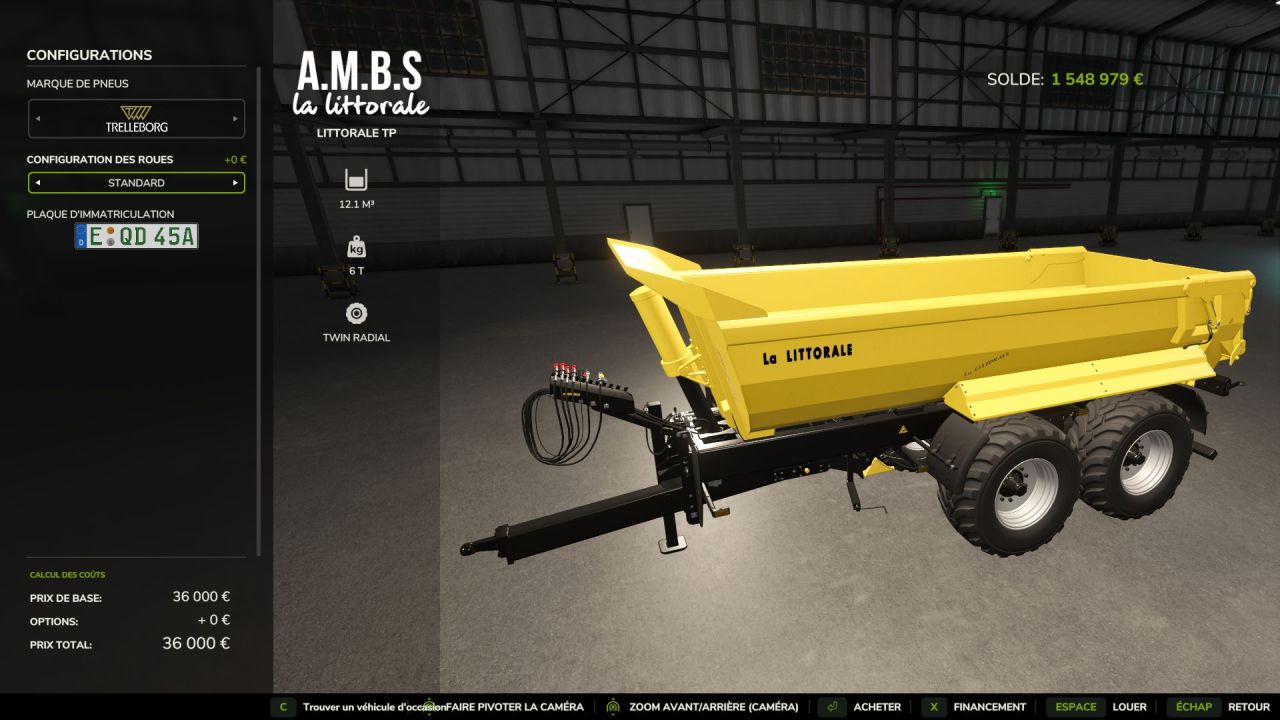Click the ACHETER button
The width and height of the screenshot is (1280, 720).
pos(876,706)
